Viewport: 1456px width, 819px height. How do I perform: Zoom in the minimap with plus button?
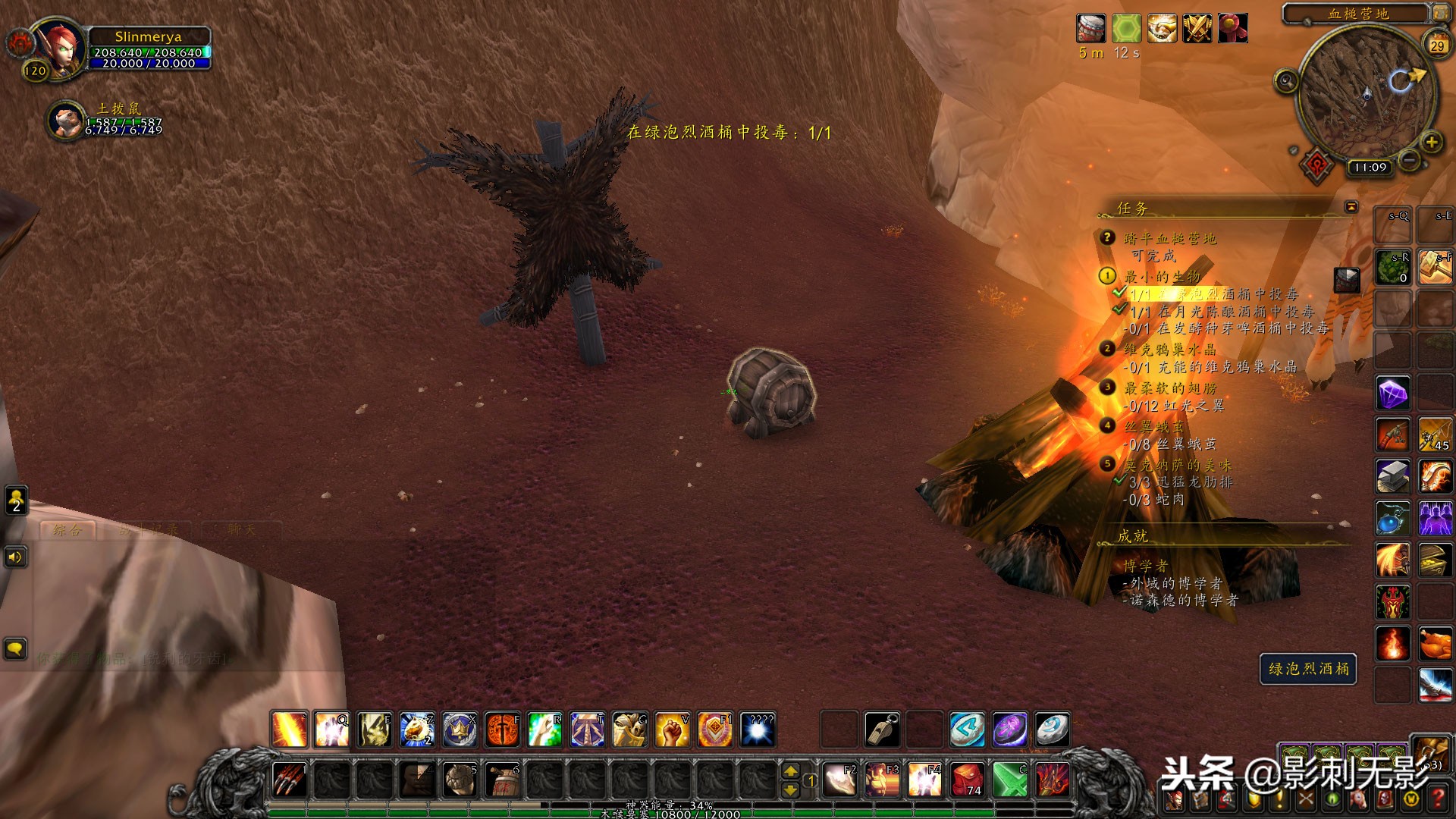pyautogui.click(x=1431, y=142)
